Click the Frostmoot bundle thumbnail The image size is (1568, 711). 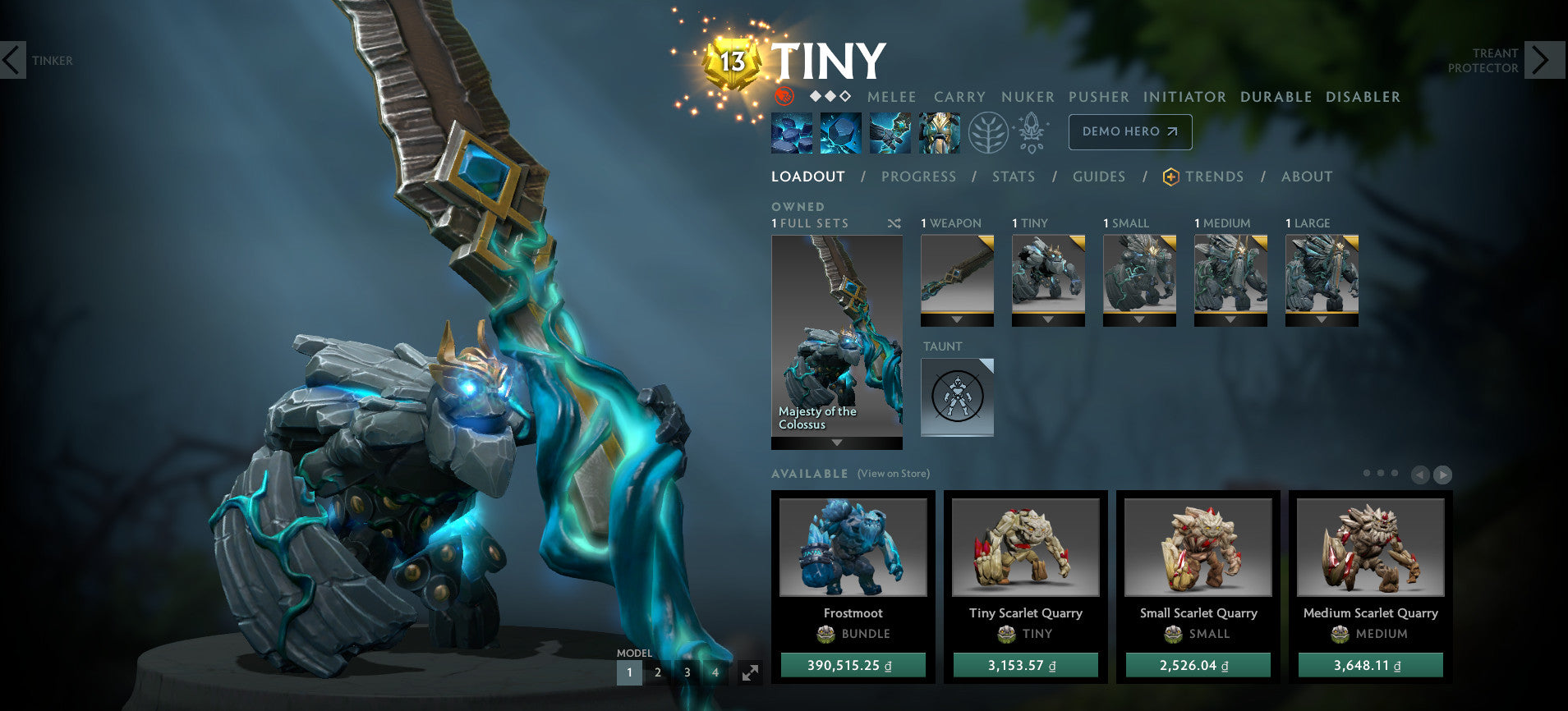853,548
